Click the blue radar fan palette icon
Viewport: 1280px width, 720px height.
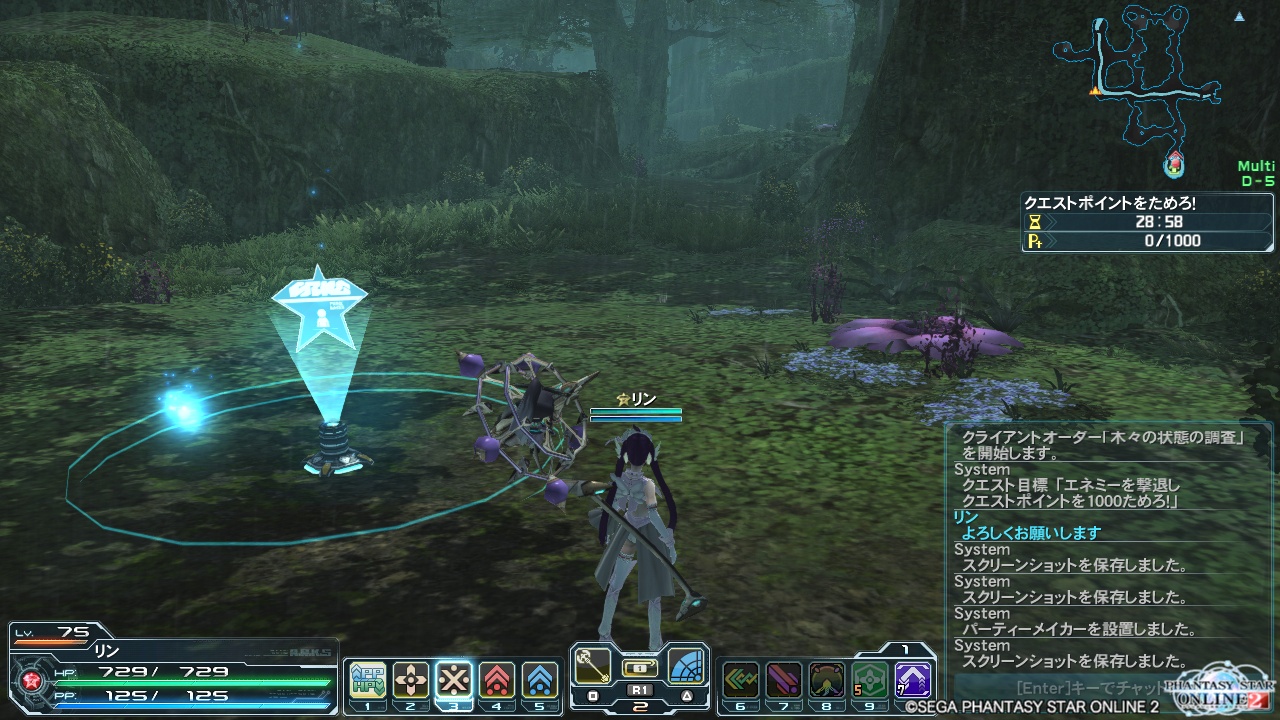[x=687, y=666]
